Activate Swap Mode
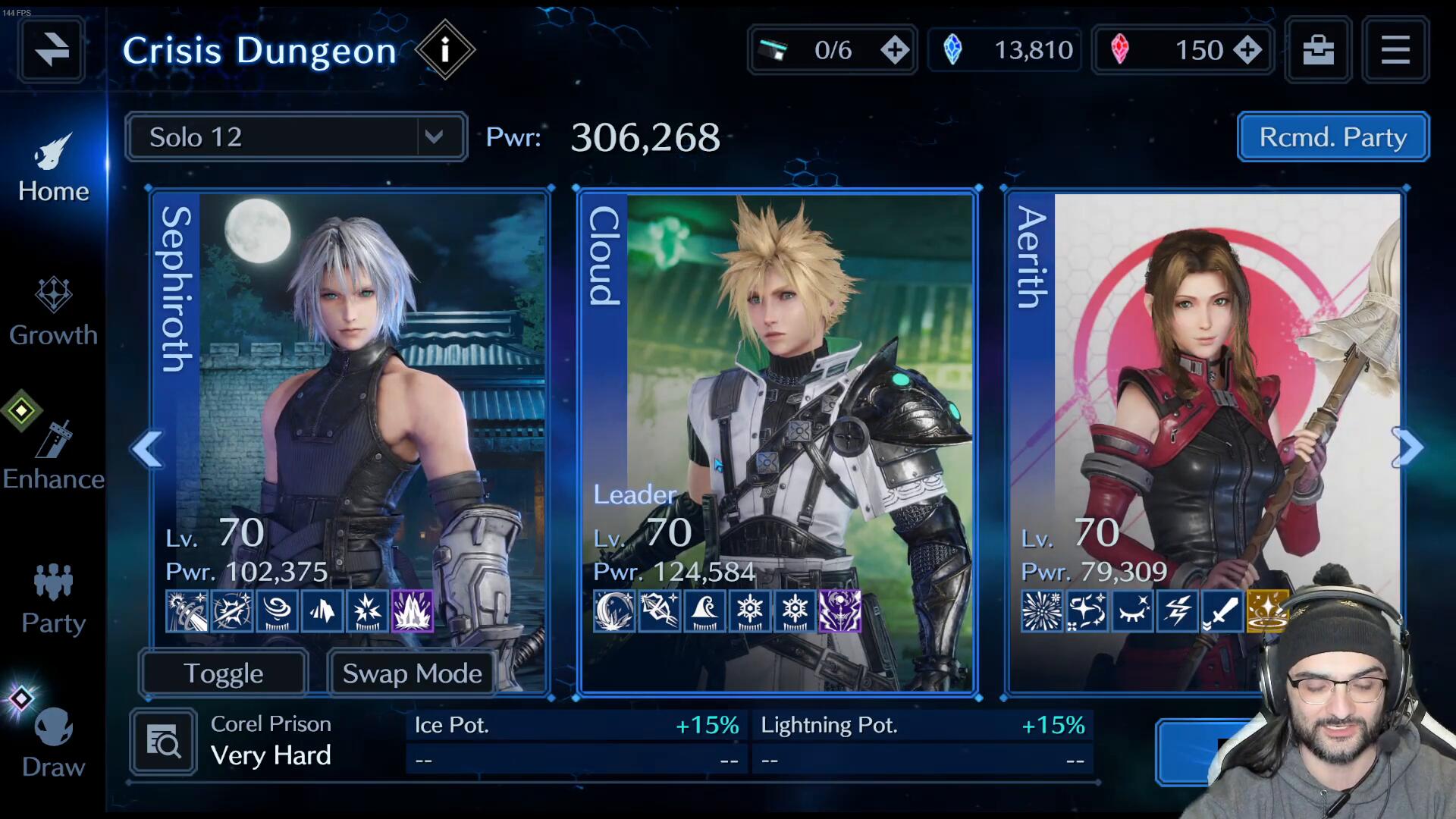1456x819 pixels. tap(412, 673)
